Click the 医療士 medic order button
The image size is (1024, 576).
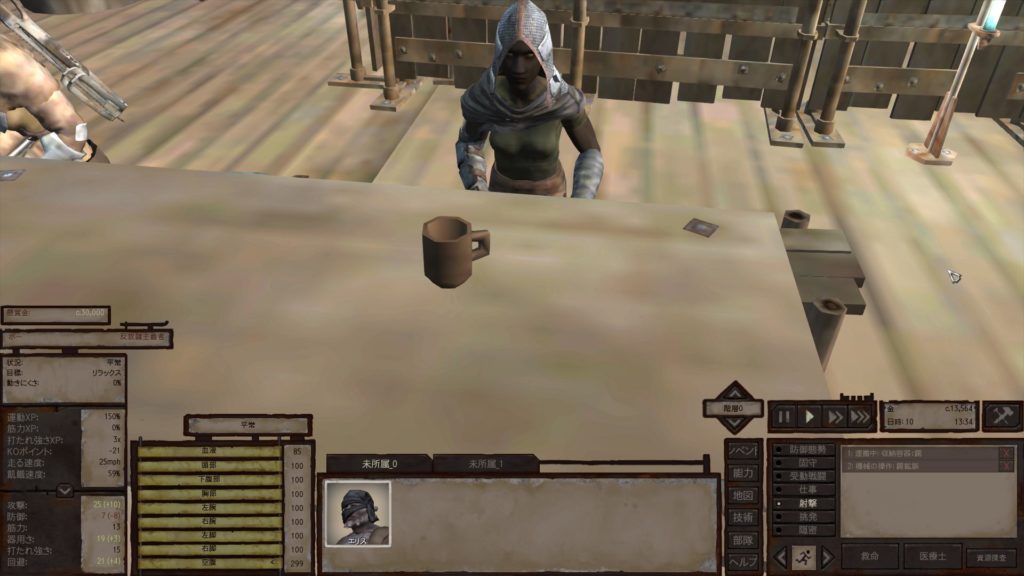(x=931, y=557)
